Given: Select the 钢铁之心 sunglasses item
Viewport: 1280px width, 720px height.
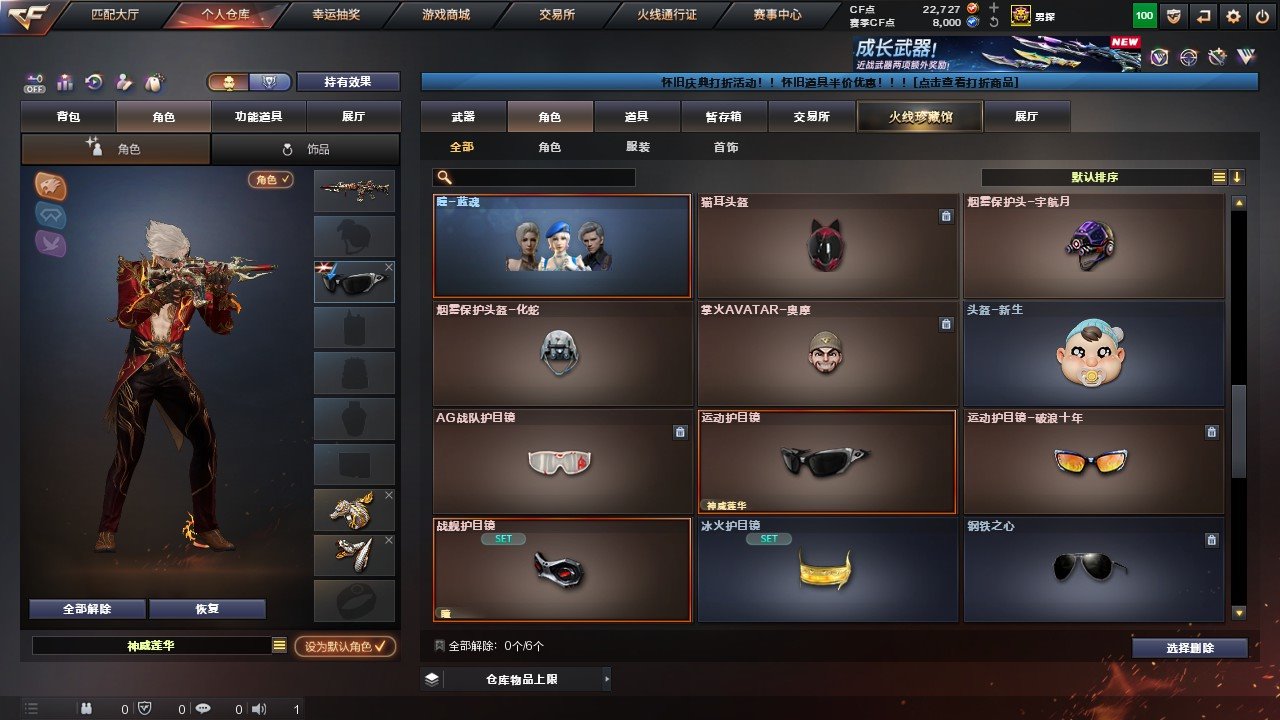Looking at the screenshot, I should pos(1093,569).
